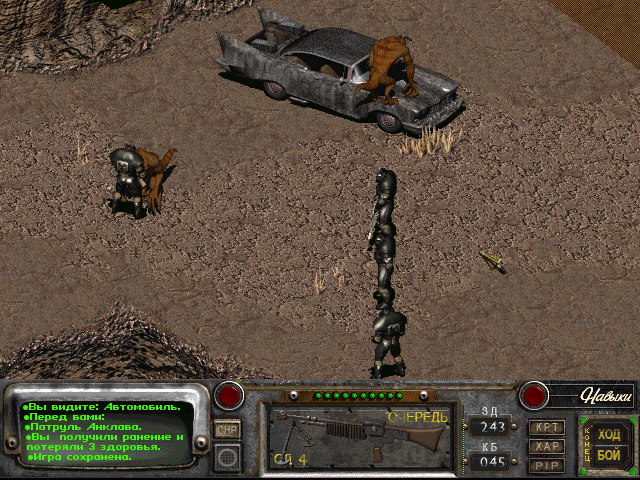Open the Навыки skills panel

[x=596, y=396]
